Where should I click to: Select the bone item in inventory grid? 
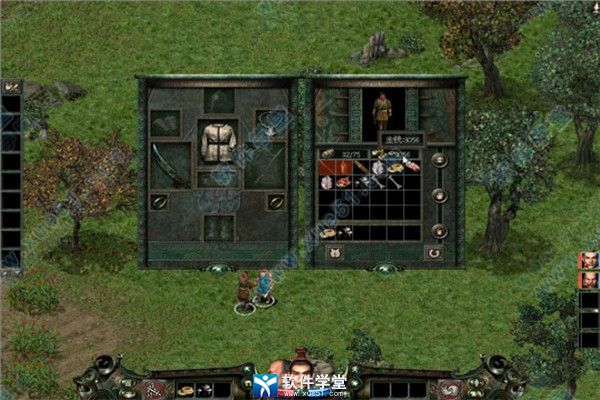(394, 182)
